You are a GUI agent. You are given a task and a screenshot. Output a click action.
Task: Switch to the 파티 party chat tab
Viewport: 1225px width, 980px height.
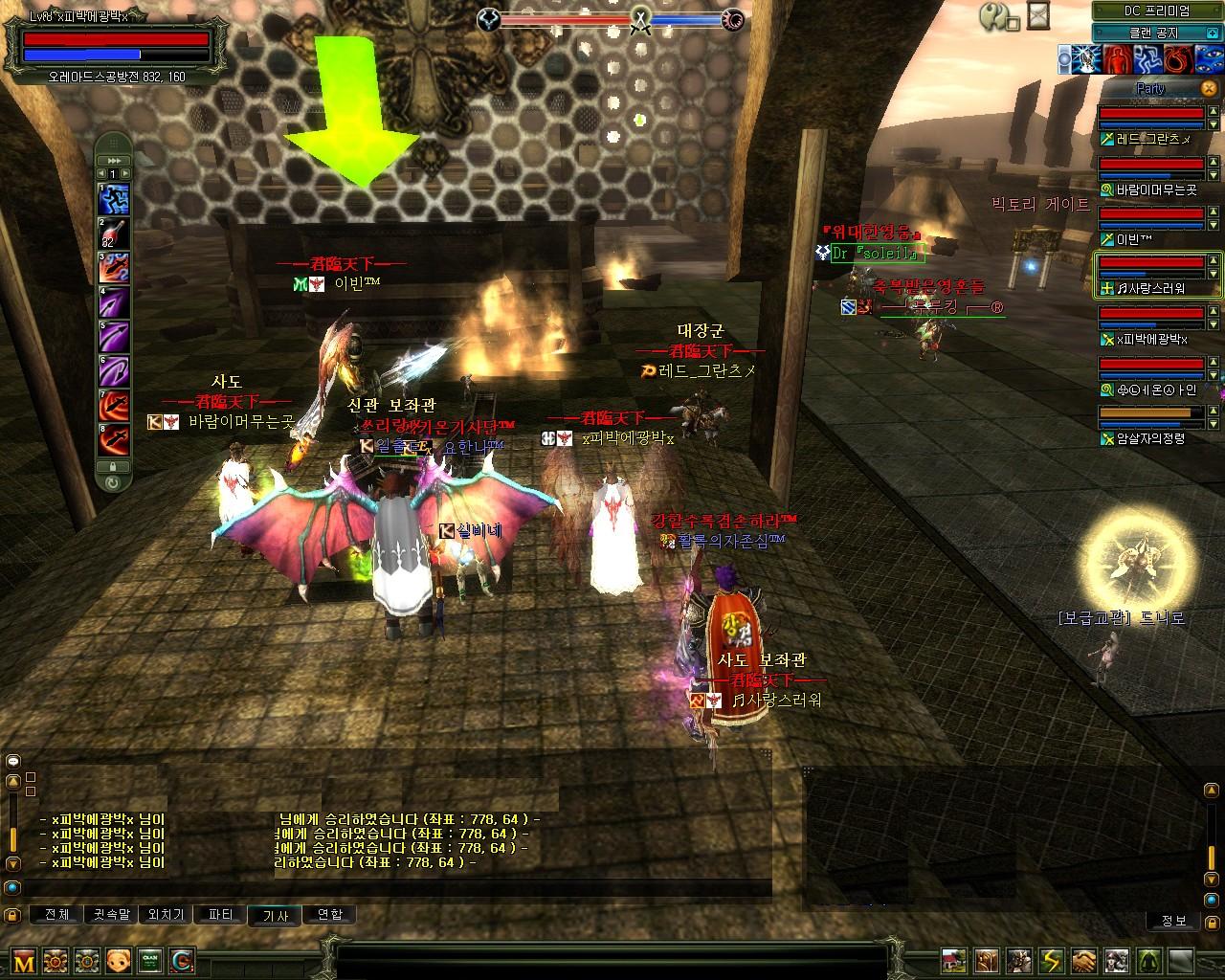tap(220, 915)
